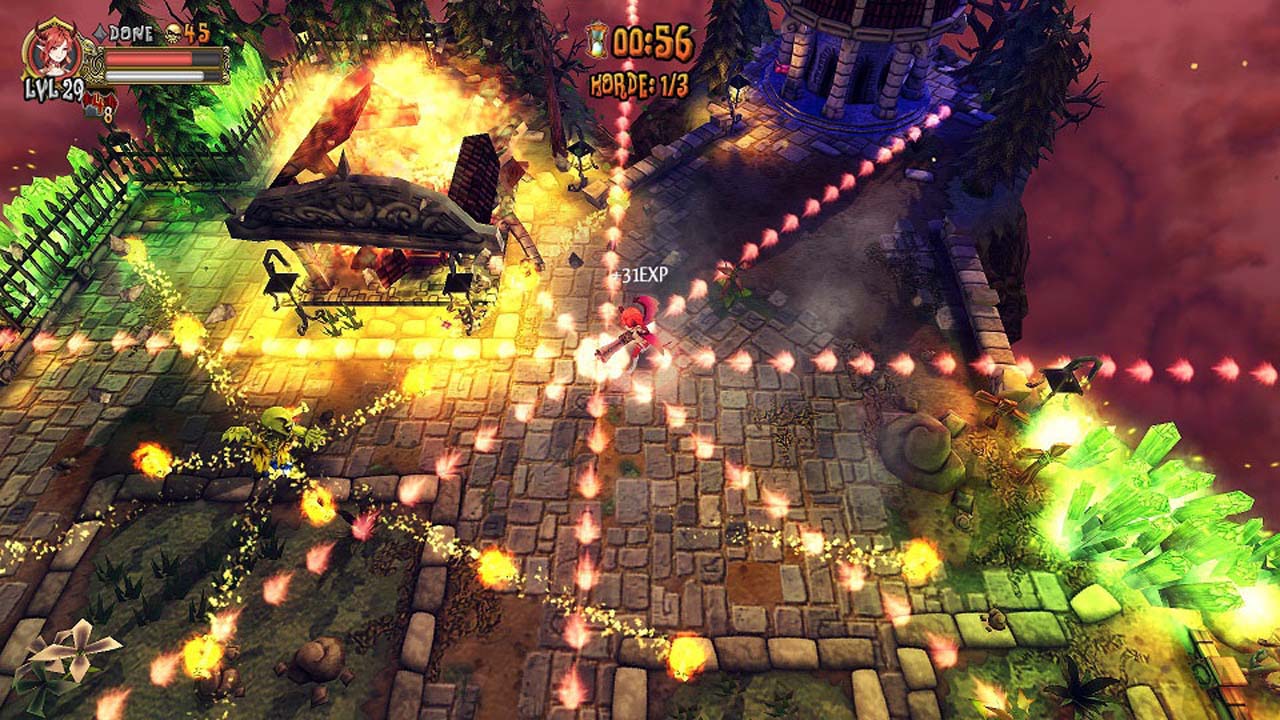Click the bat-wing lives icon showing 4

(x=99, y=101)
